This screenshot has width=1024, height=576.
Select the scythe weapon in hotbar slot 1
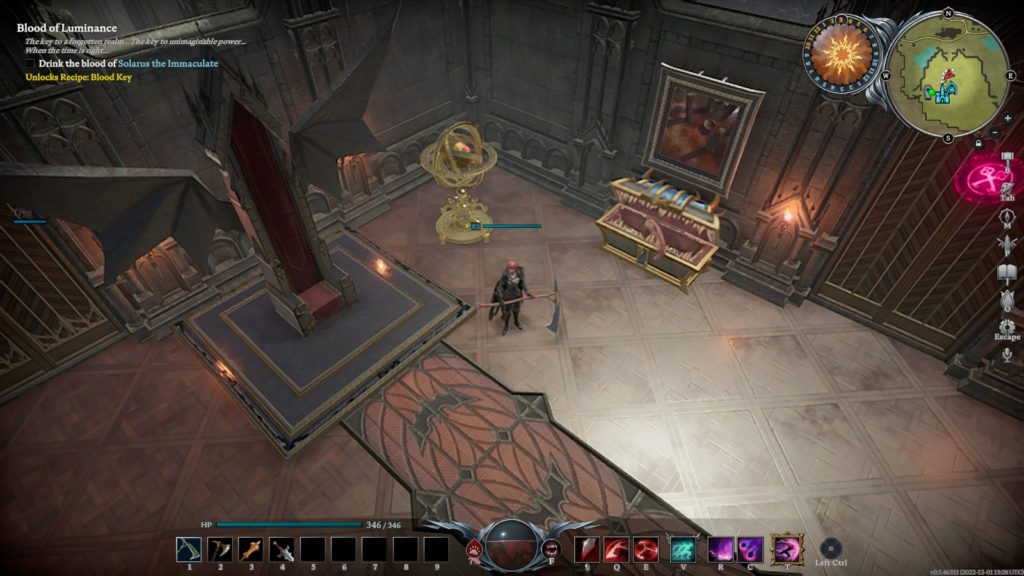[188, 549]
